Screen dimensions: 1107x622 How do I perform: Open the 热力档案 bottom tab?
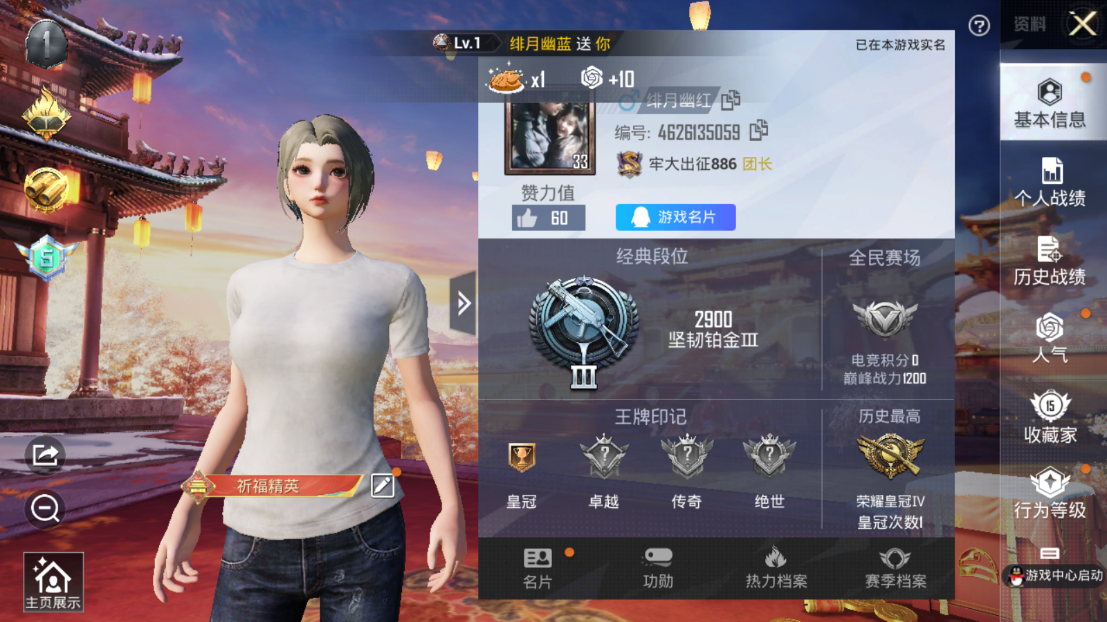coord(775,568)
